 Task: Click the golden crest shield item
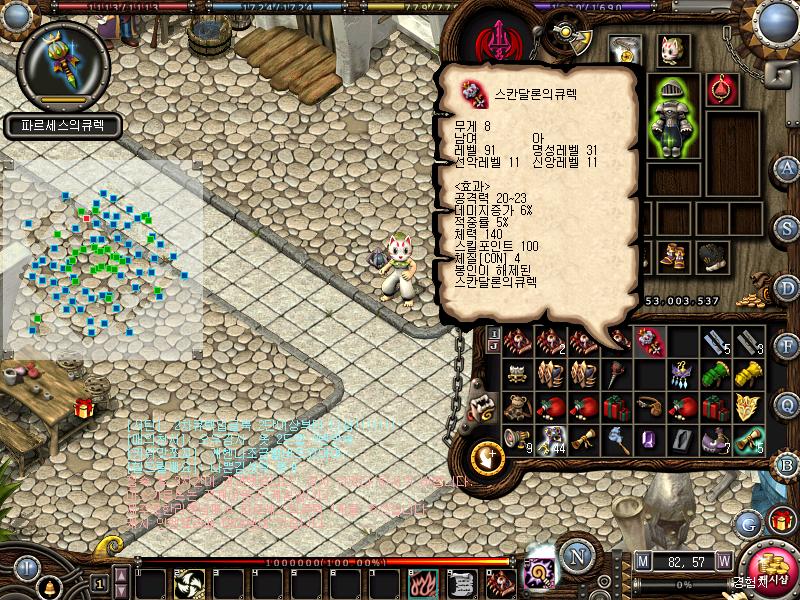748,407
